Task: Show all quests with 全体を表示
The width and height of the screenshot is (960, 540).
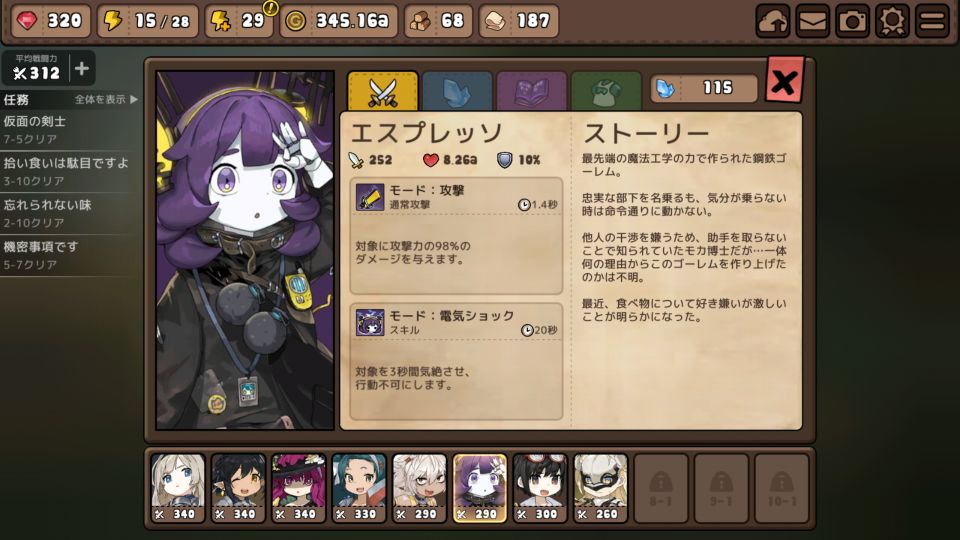Action: [106, 99]
